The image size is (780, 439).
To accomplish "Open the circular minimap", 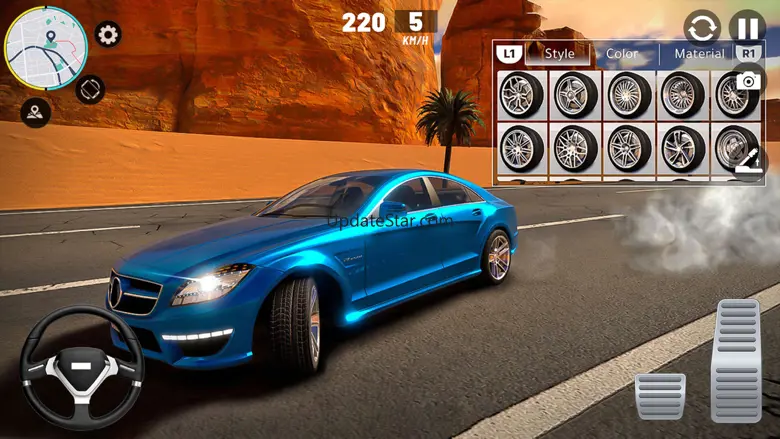I will click(x=45, y=48).
